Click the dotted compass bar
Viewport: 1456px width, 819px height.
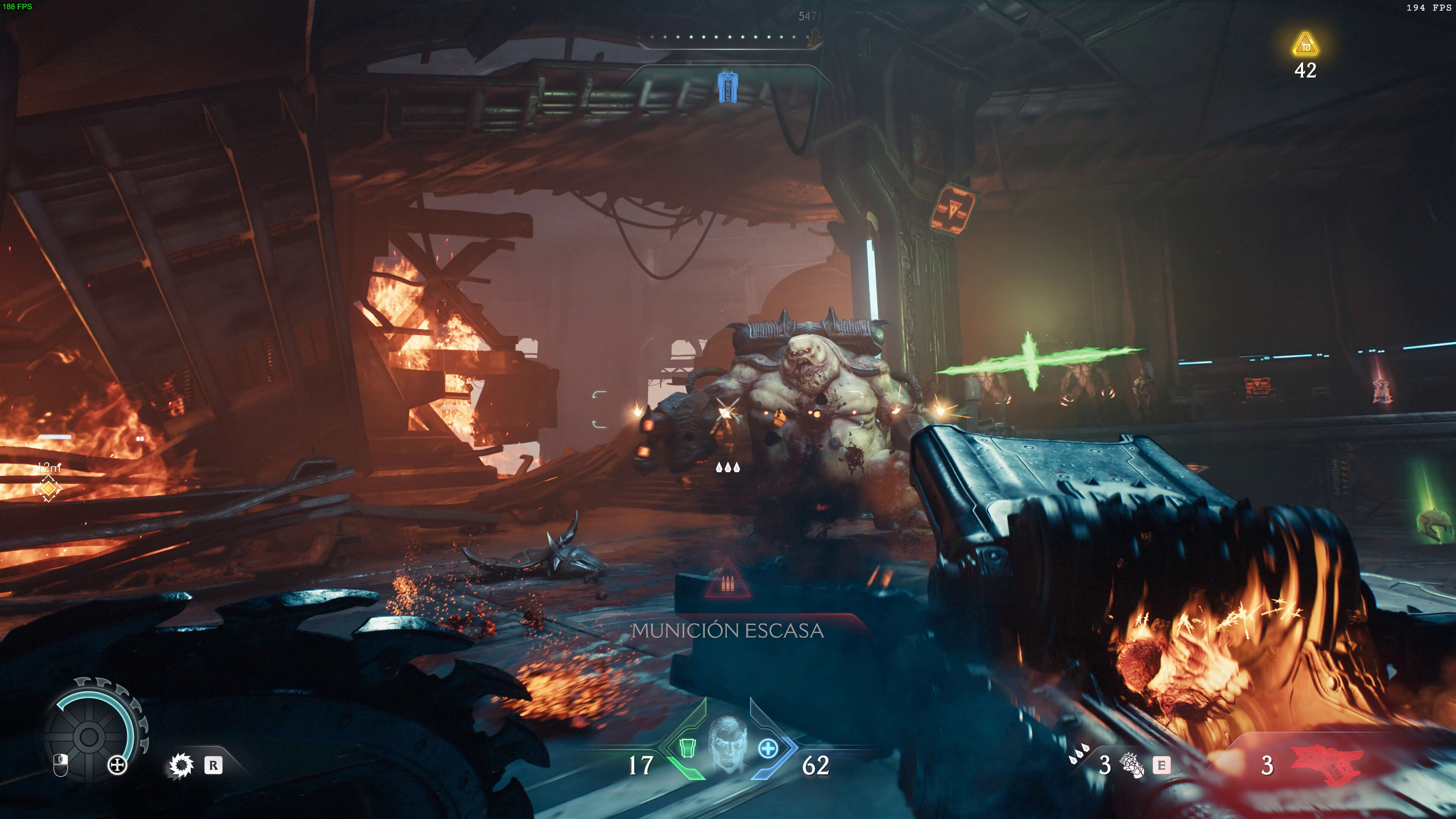click(729, 37)
